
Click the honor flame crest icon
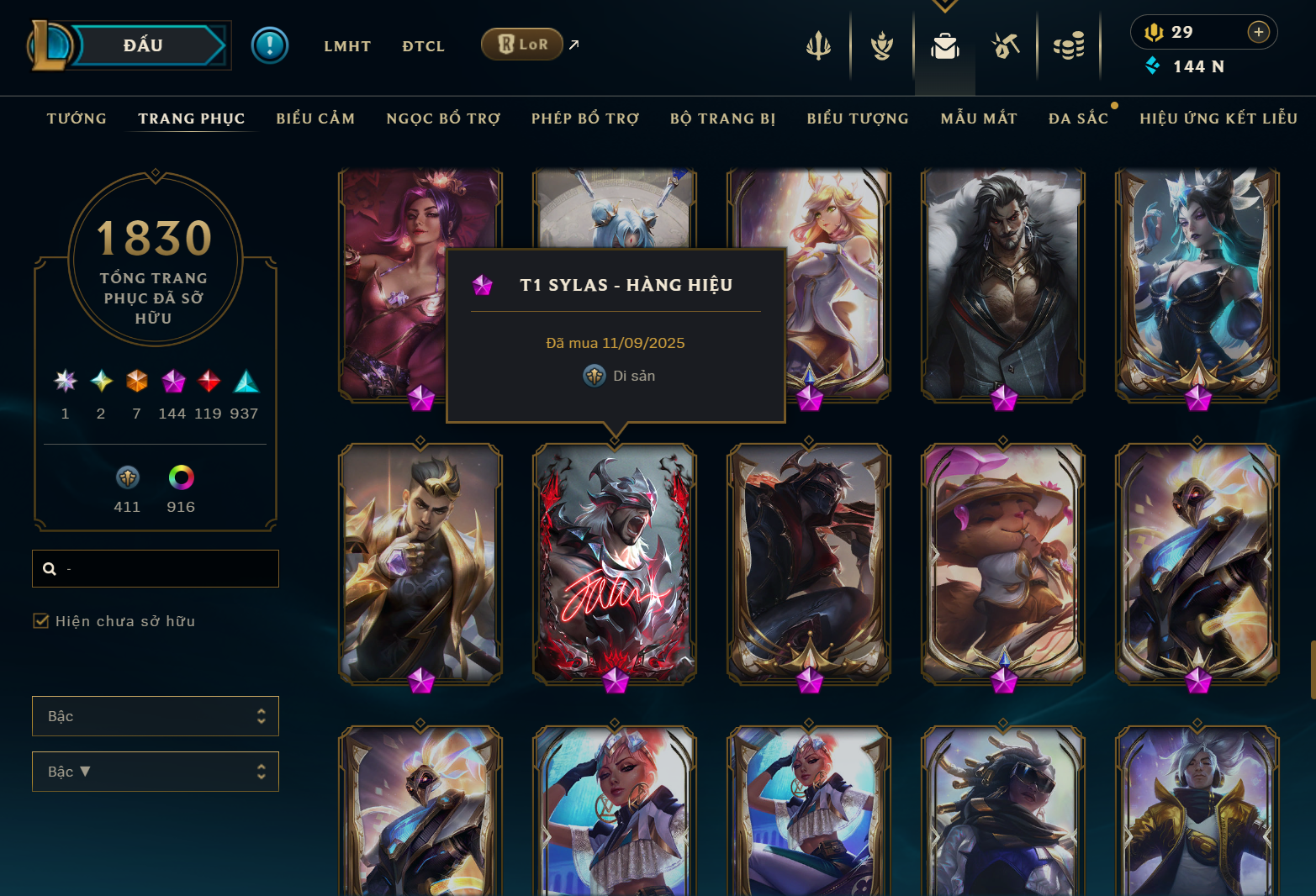(880, 46)
